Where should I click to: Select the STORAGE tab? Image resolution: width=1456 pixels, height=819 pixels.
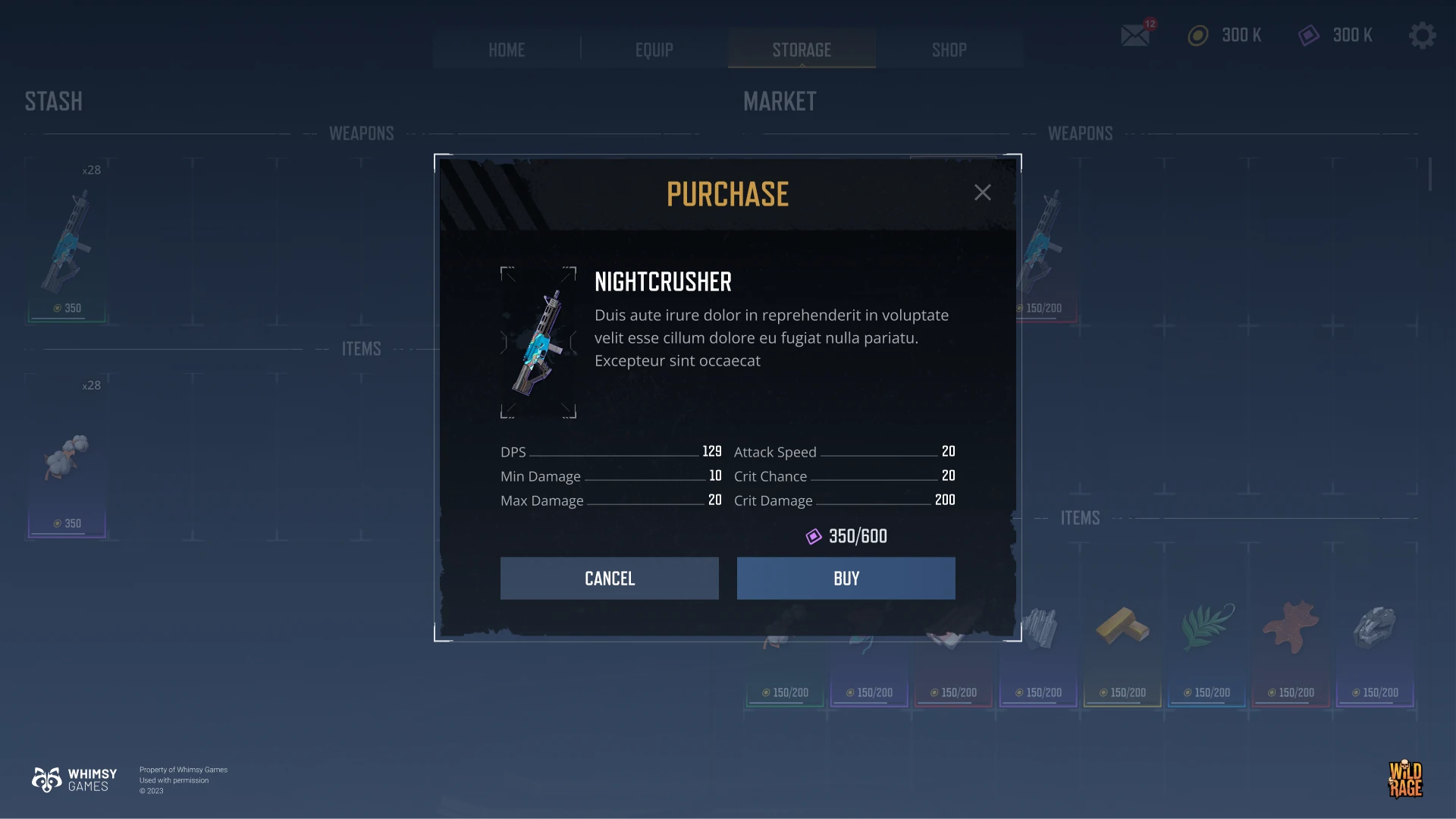[802, 50]
